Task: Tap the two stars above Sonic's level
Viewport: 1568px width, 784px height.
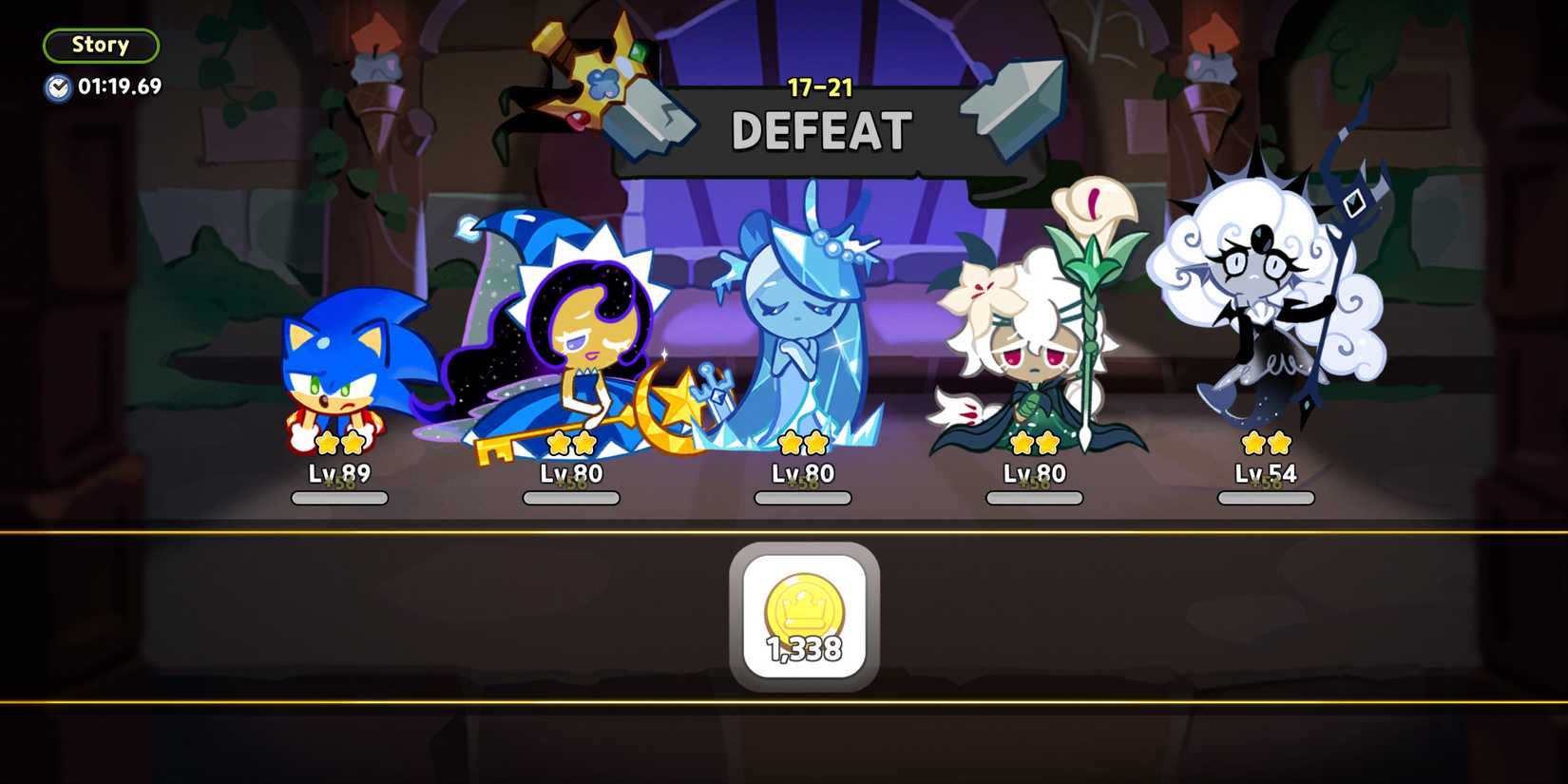Action: [340, 443]
